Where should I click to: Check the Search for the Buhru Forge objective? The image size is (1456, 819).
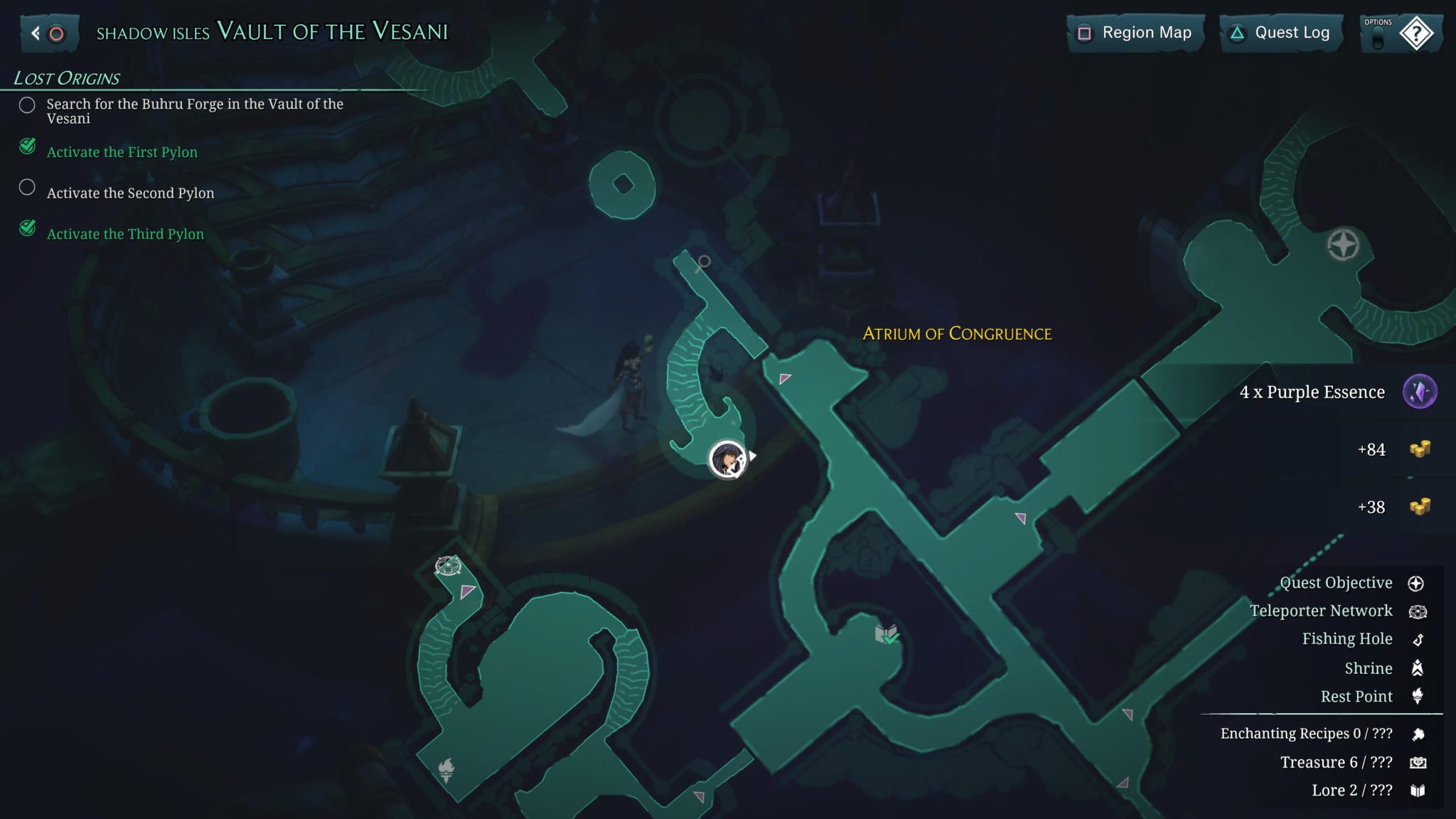click(x=28, y=105)
